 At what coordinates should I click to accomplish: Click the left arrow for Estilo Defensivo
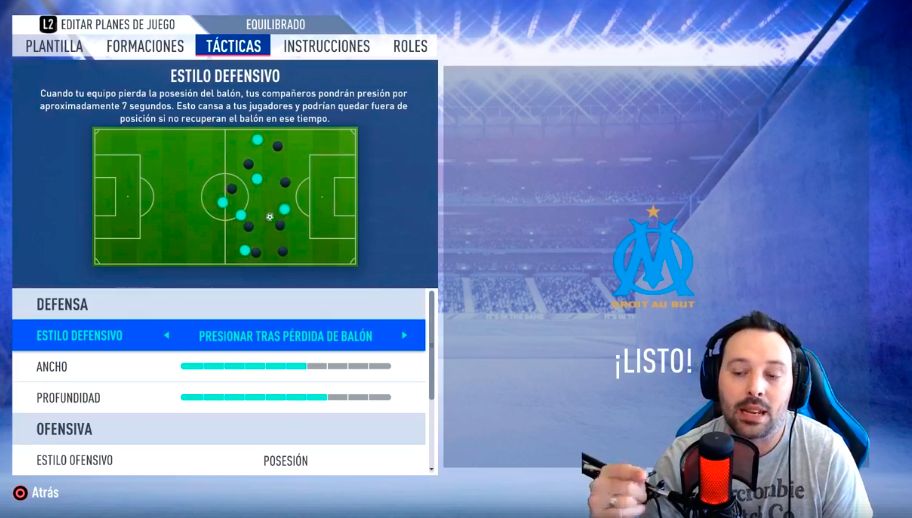tap(166, 336)
